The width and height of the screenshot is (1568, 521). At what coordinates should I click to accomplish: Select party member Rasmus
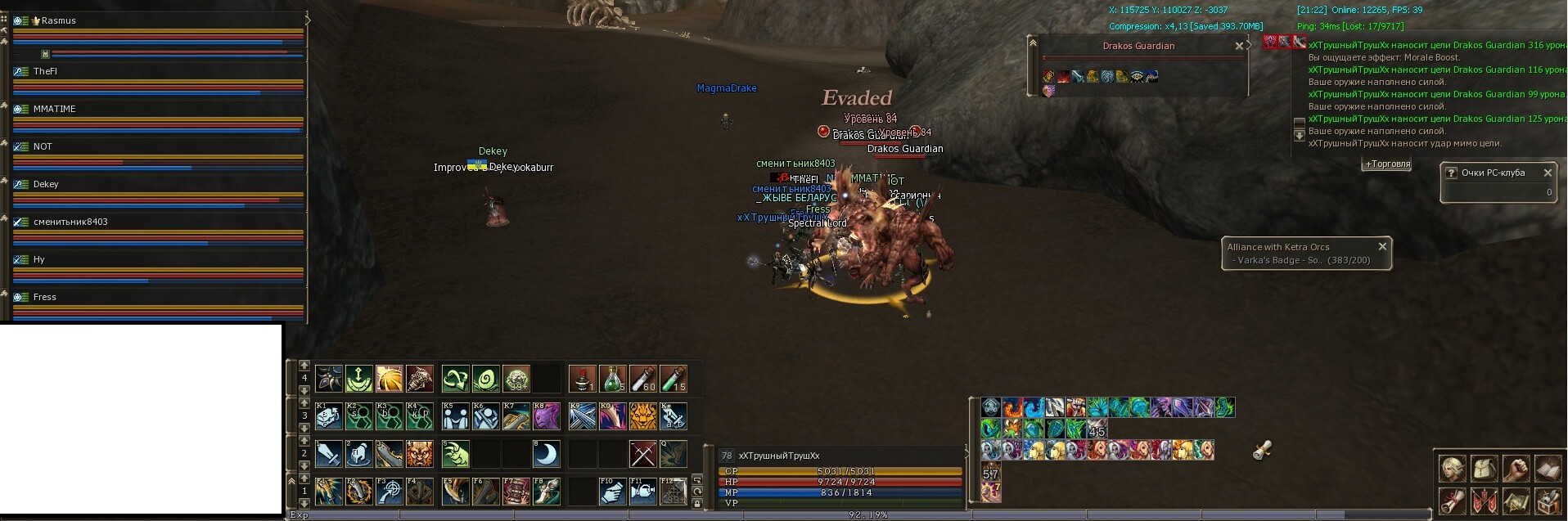[x=58, y=20]
